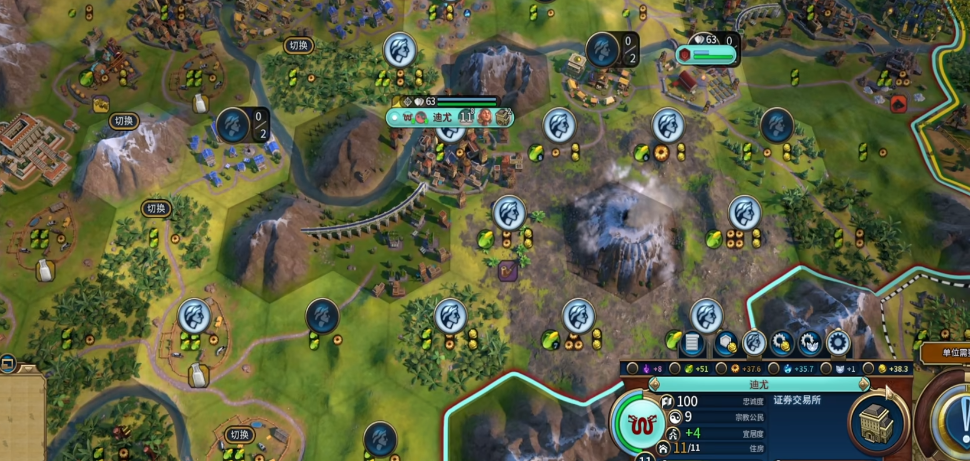970x461 pixels.
Task: Open purchase with gold menu
Action: (x=782, y=344)
